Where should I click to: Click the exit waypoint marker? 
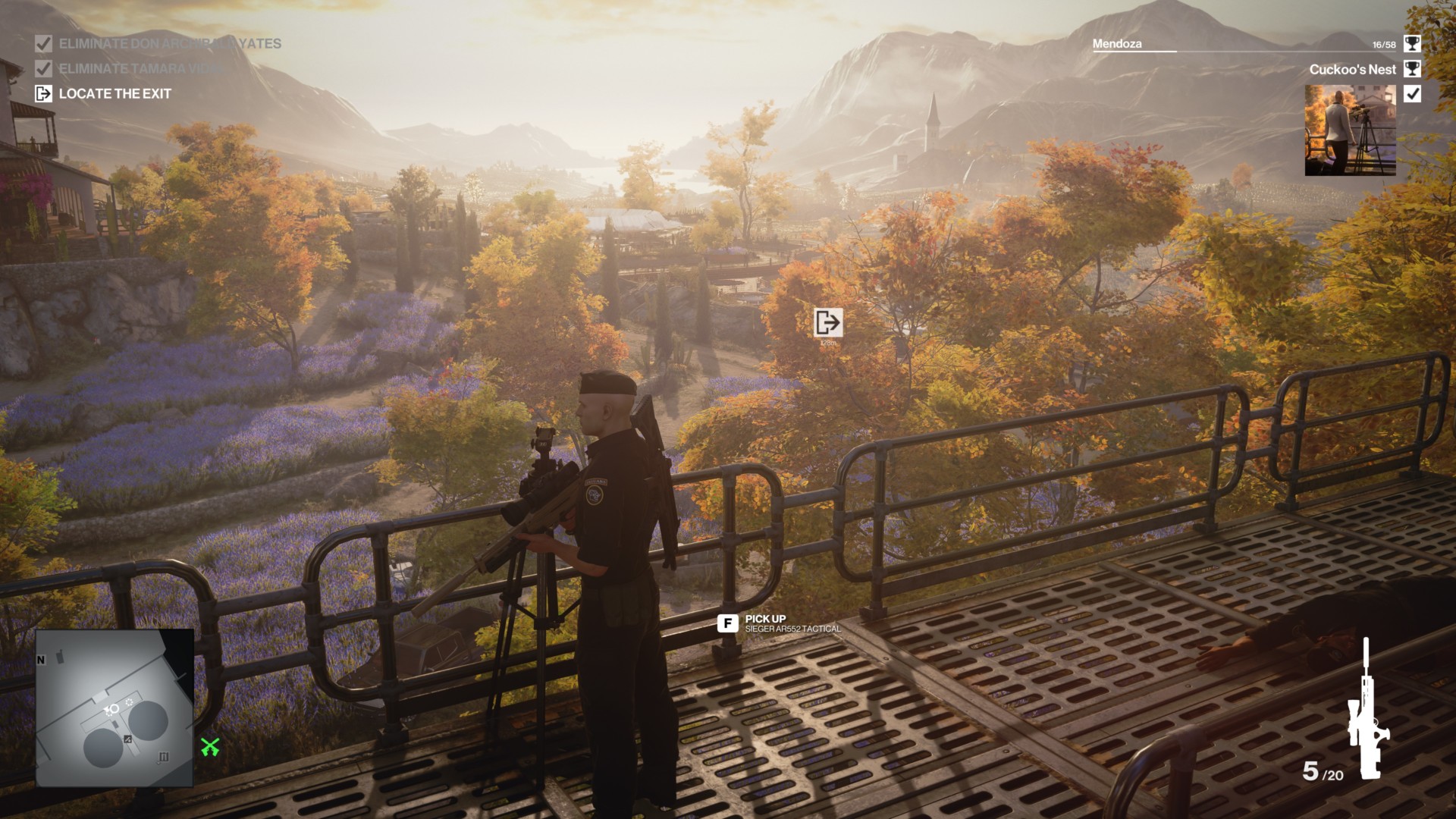(x=827, y=322)
